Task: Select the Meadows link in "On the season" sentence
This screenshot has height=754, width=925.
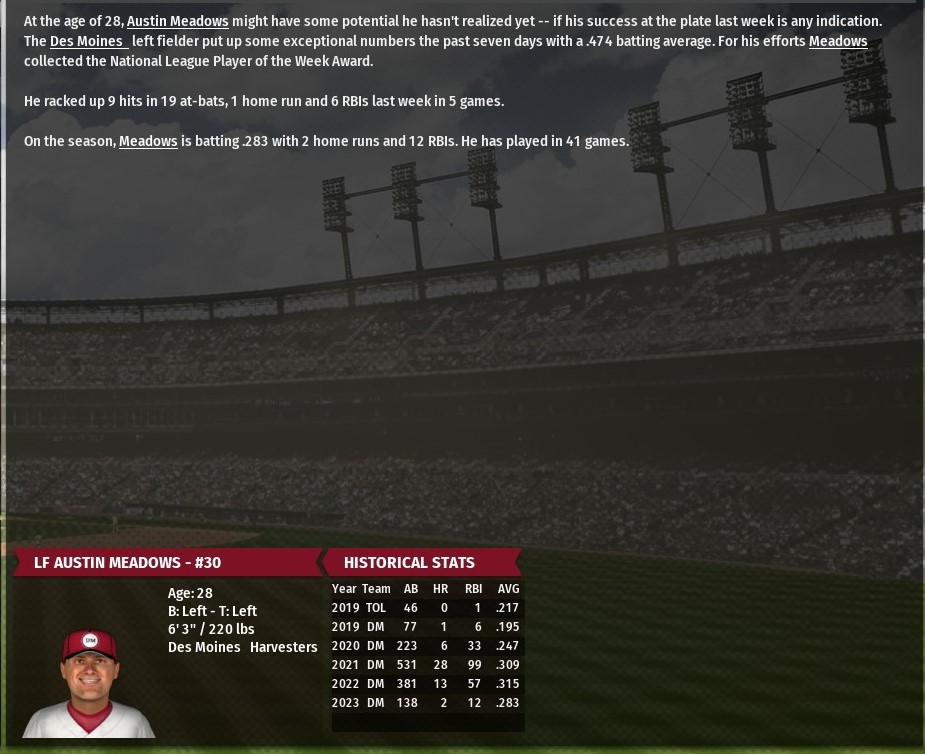Action: point(148,141)
